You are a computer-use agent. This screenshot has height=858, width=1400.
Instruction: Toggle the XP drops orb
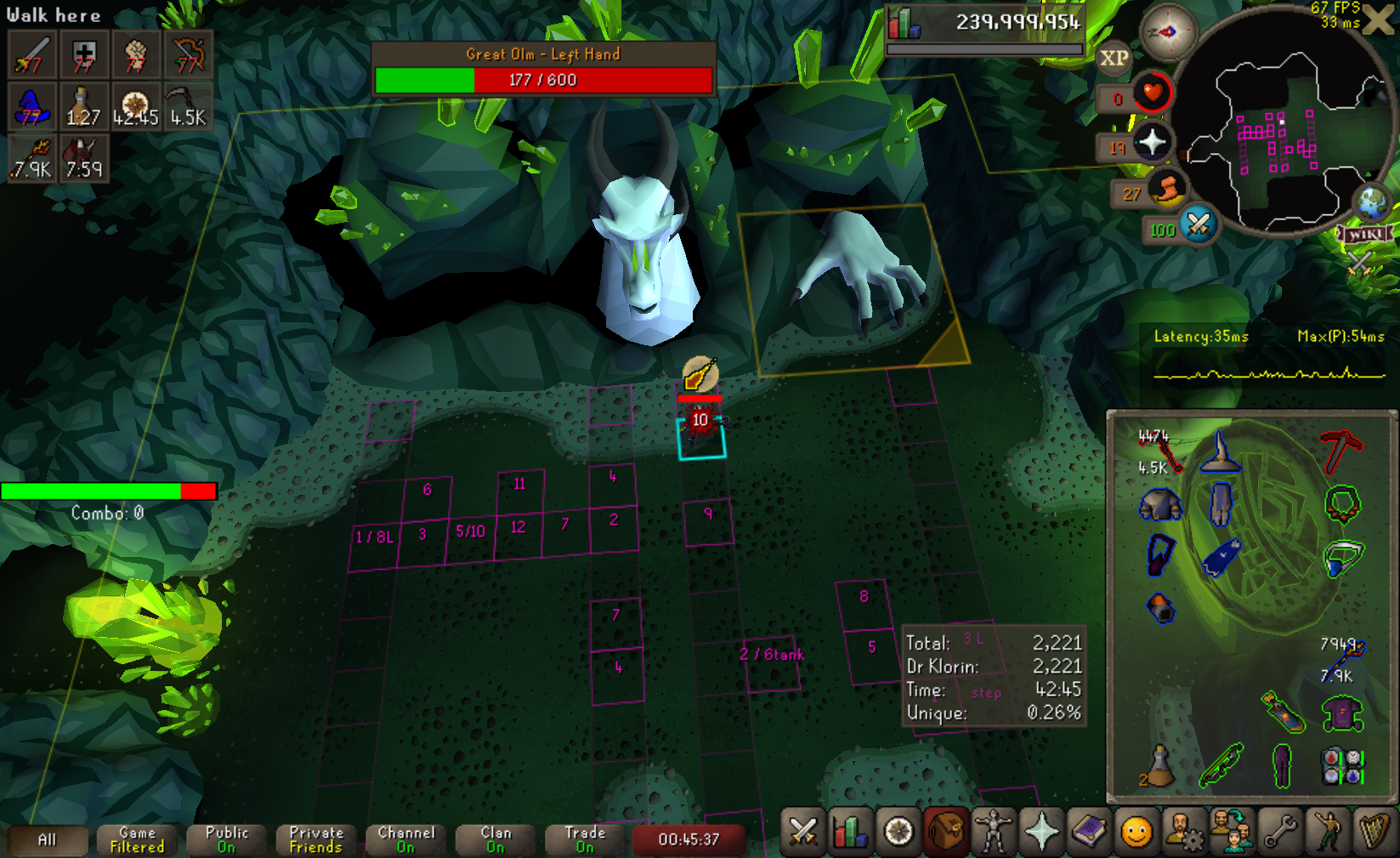pos(1114,59)
